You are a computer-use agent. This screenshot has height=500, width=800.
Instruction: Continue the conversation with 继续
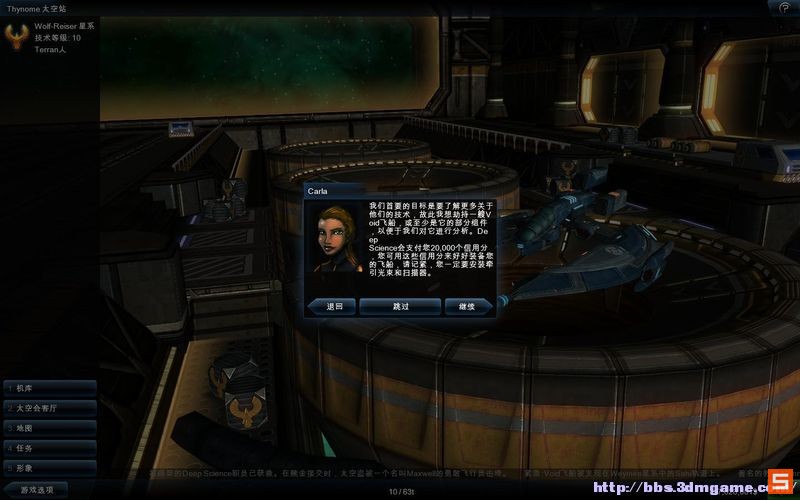click(x=466, y=306)
